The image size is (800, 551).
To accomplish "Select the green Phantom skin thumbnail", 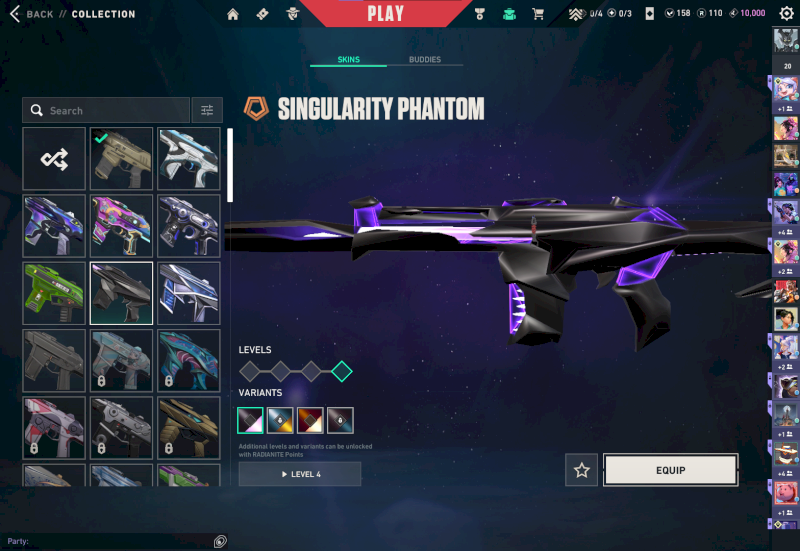I will point(54,293).
